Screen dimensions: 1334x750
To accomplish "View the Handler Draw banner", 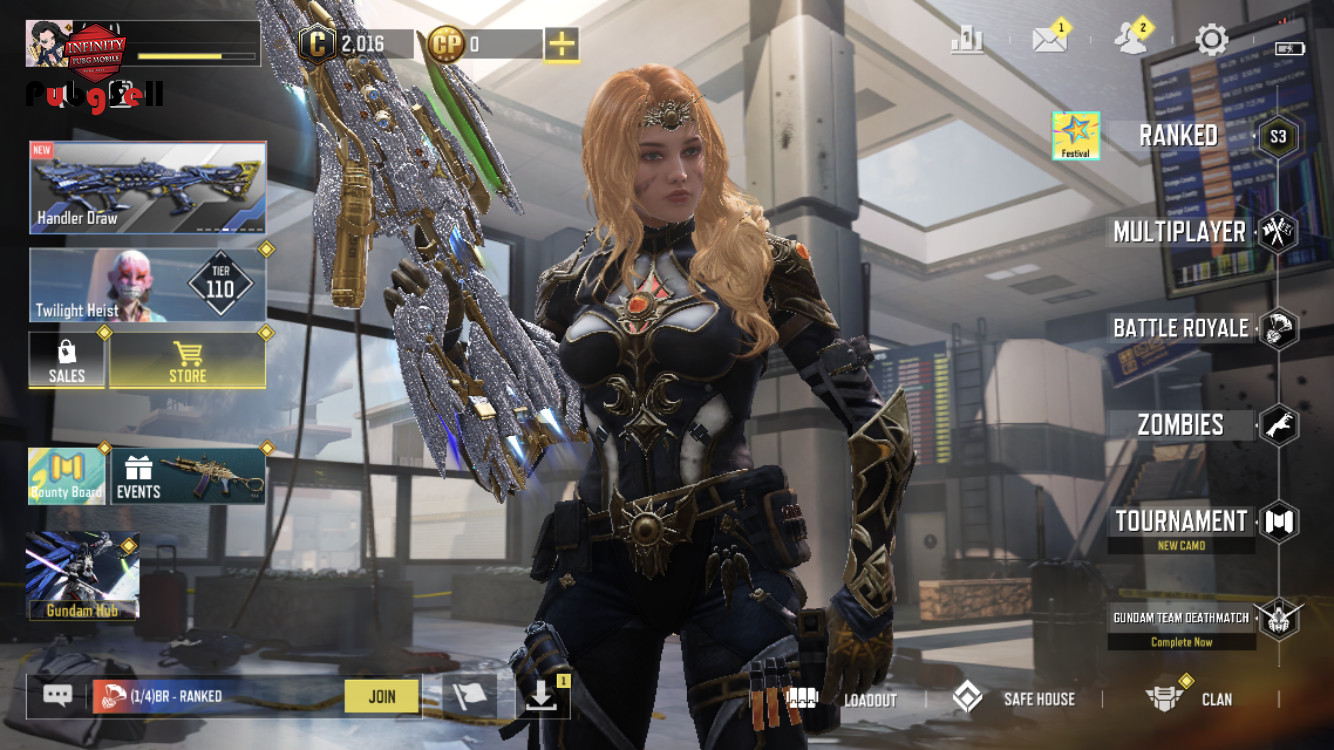I will coord(148,188).
